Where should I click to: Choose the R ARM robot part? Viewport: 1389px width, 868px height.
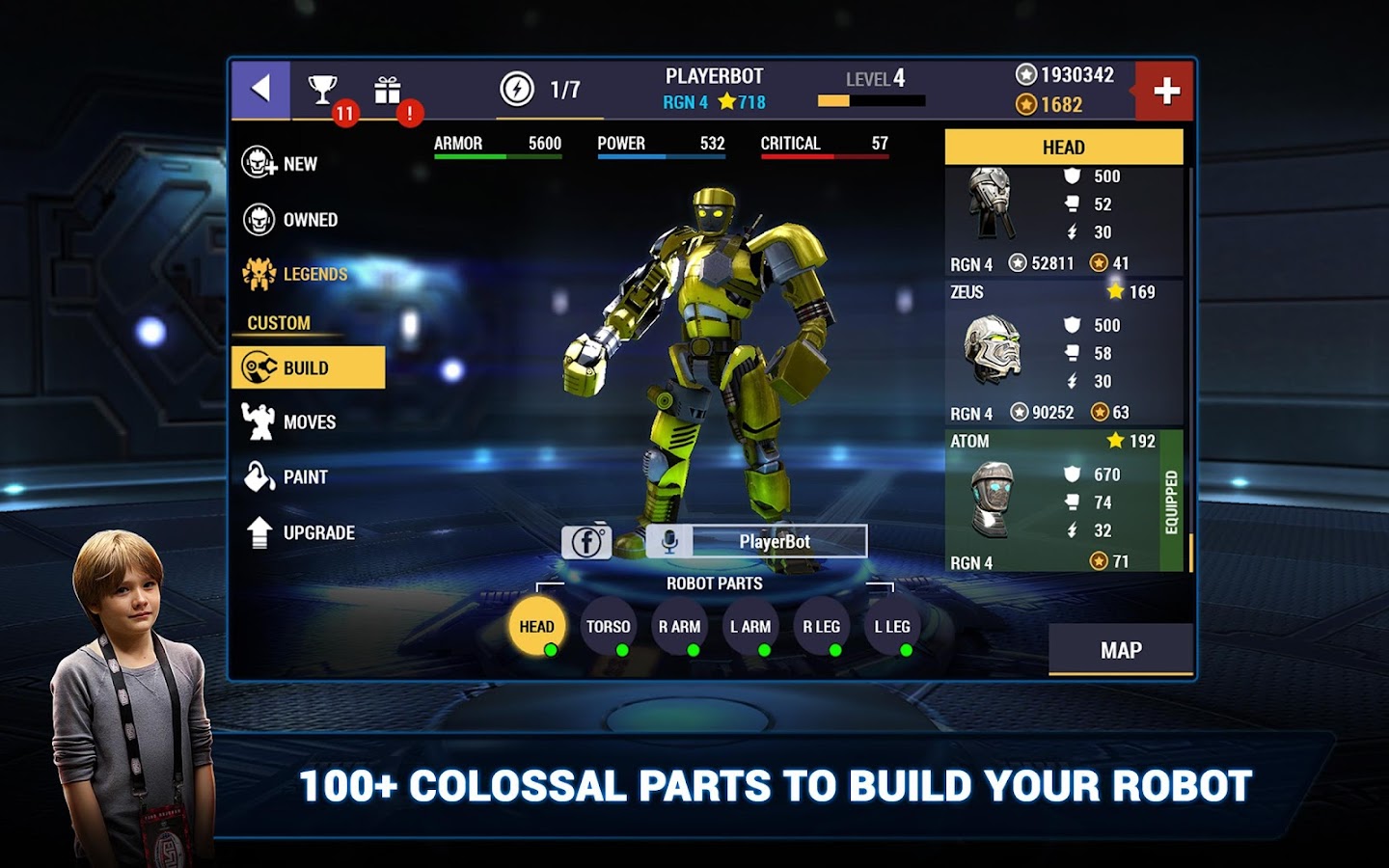680,627
